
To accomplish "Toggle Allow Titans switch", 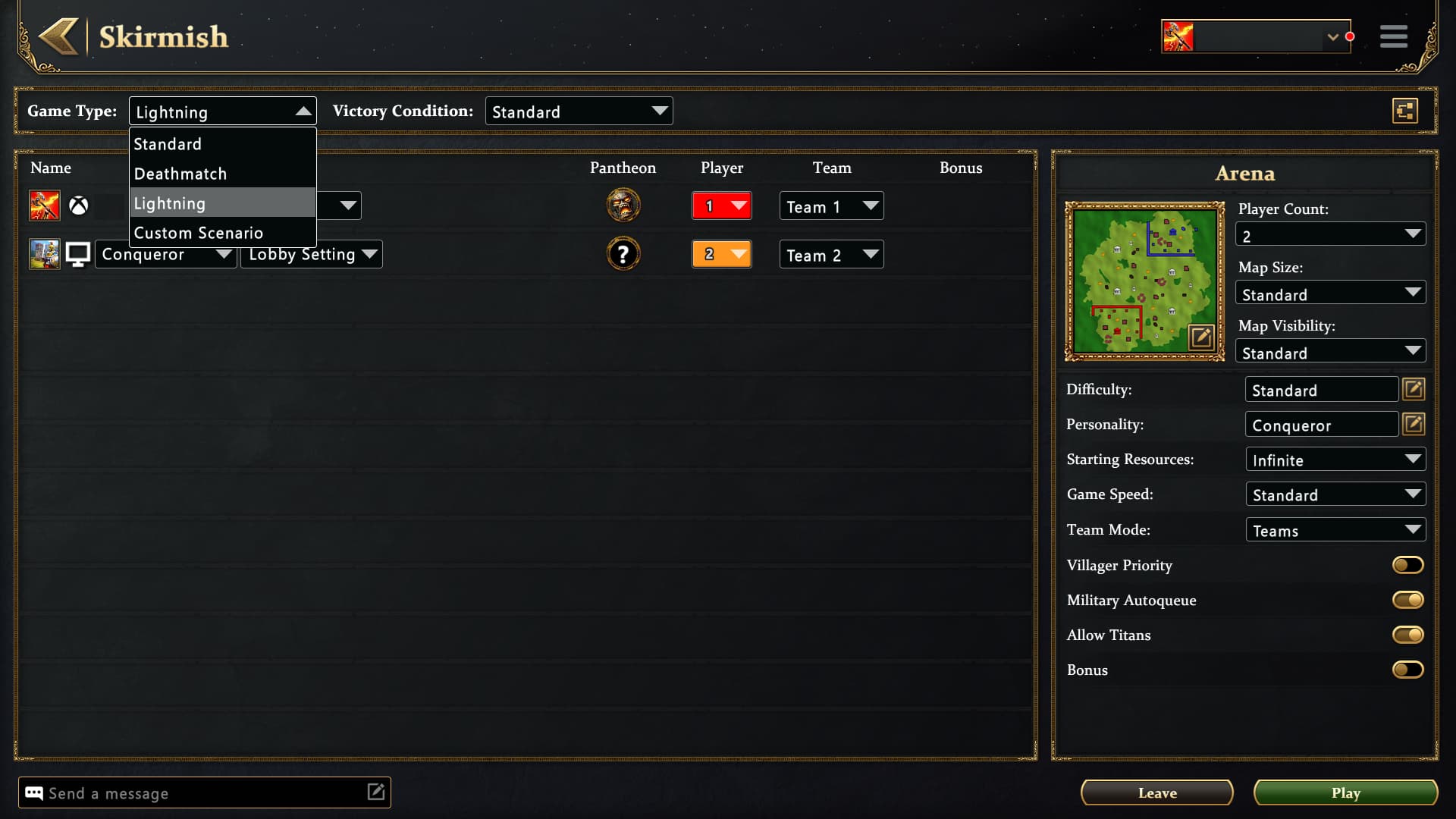I will (x=1407, y=635).
